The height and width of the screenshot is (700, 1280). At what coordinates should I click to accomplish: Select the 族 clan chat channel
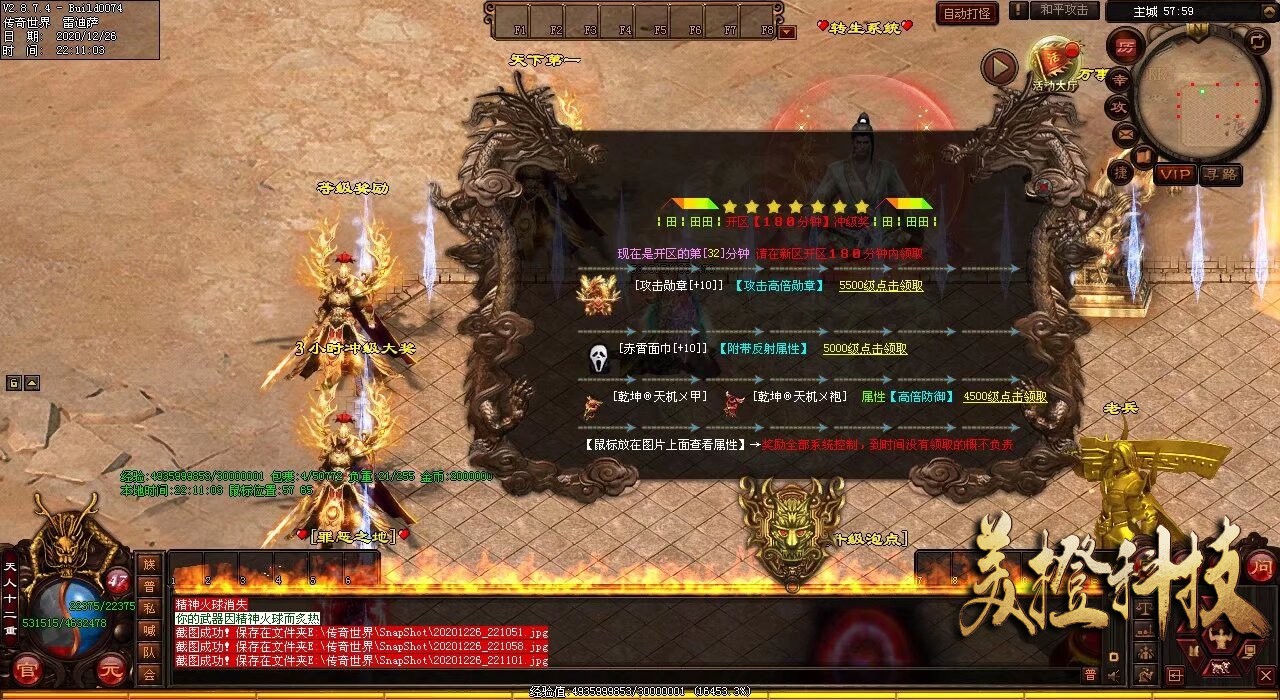click(149, 564)
